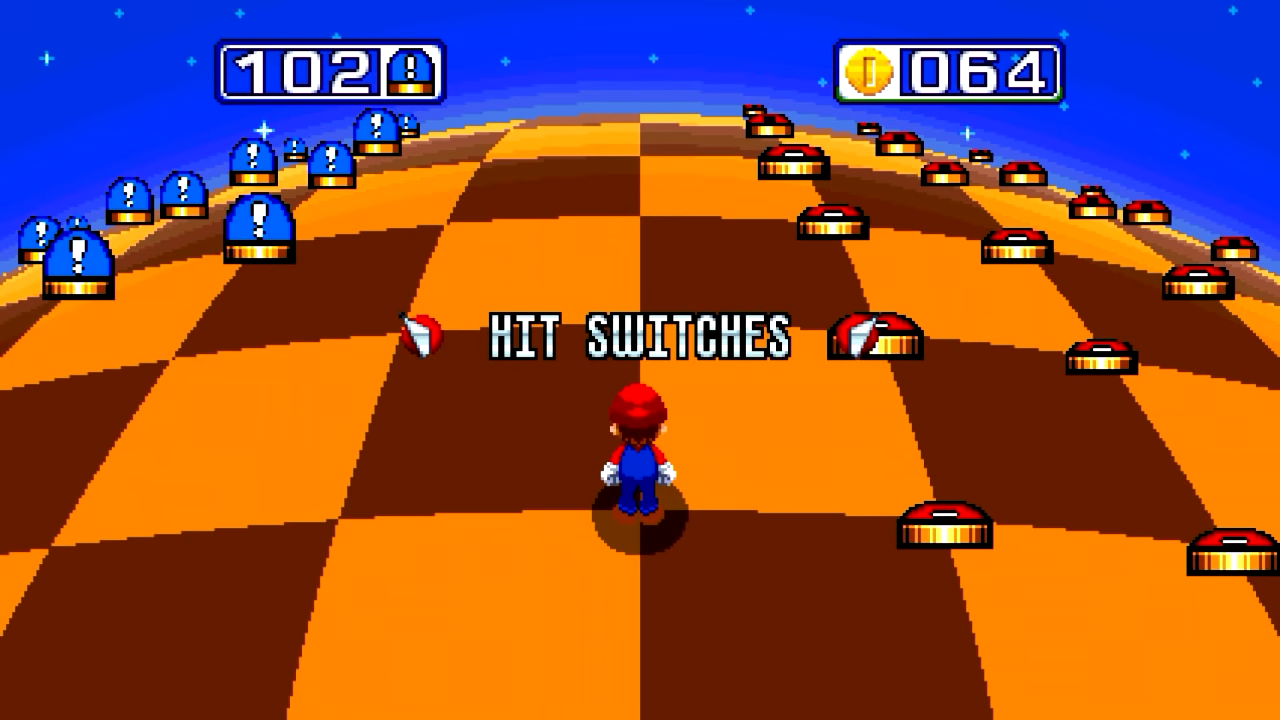The image size is (1280, 720).
Task: Click the switch counter showing 102
Action: (330, 70)
